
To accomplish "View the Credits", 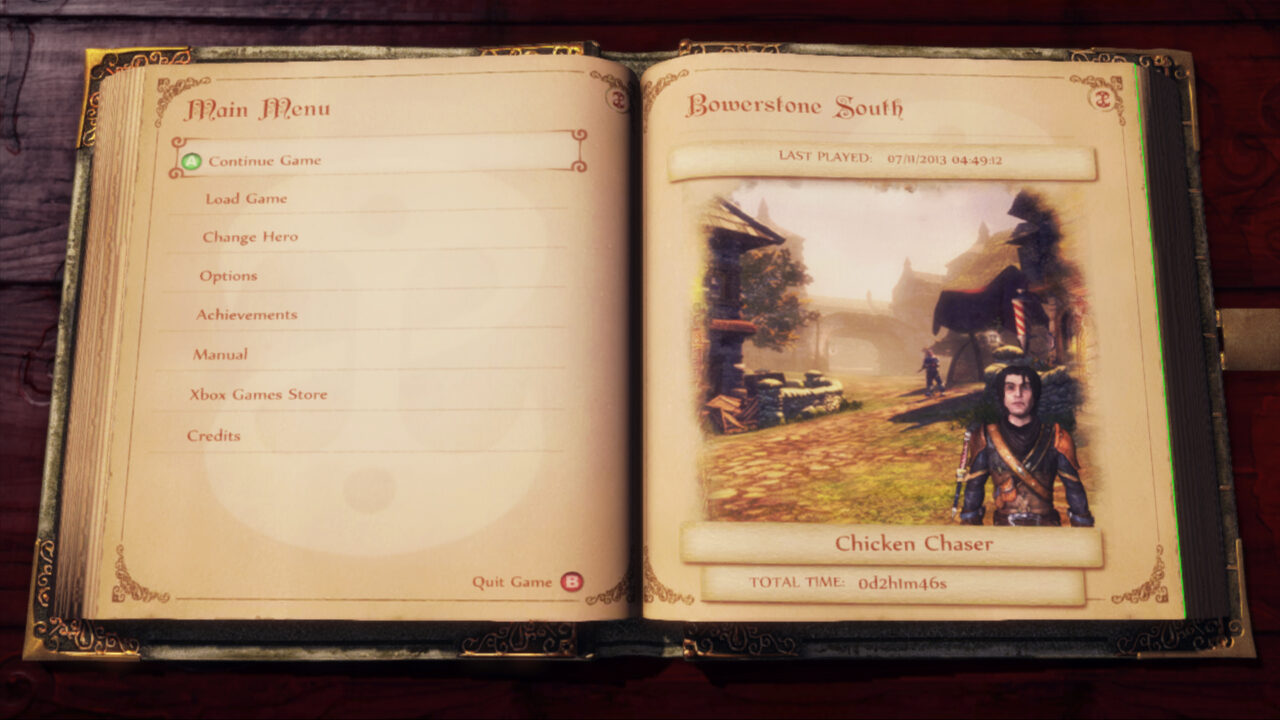I will 212,435.
